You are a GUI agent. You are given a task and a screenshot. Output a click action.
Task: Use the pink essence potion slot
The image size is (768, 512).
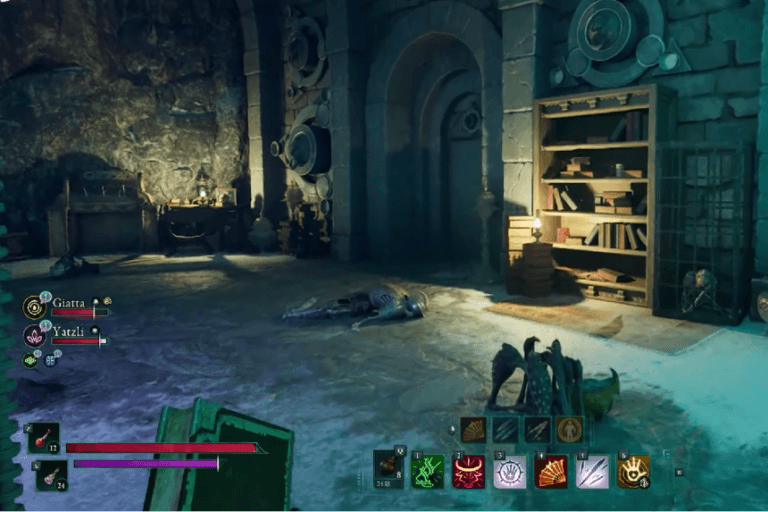[x=51, y=475]
